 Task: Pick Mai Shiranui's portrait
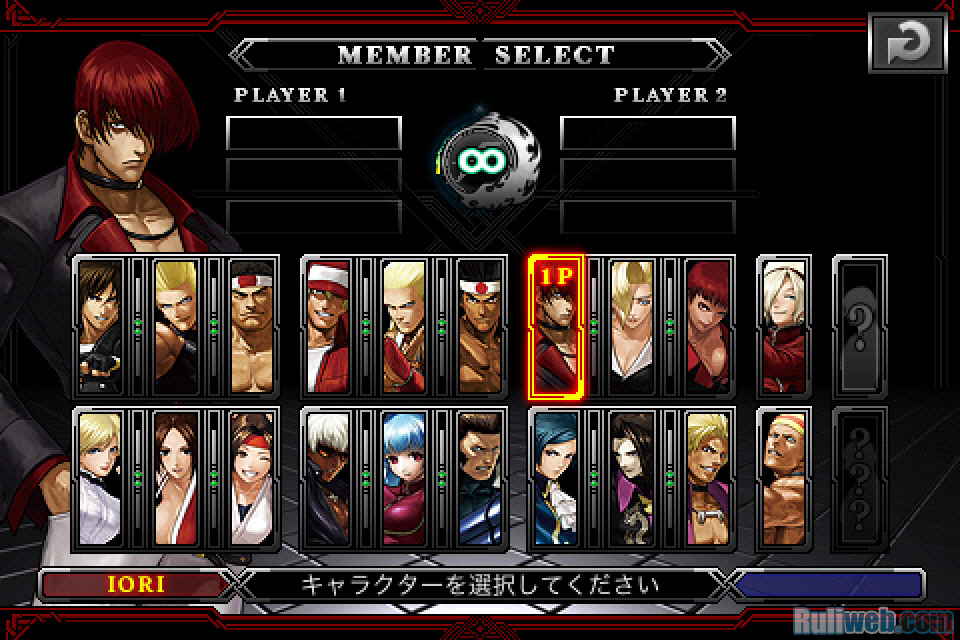tap(175, 478)
